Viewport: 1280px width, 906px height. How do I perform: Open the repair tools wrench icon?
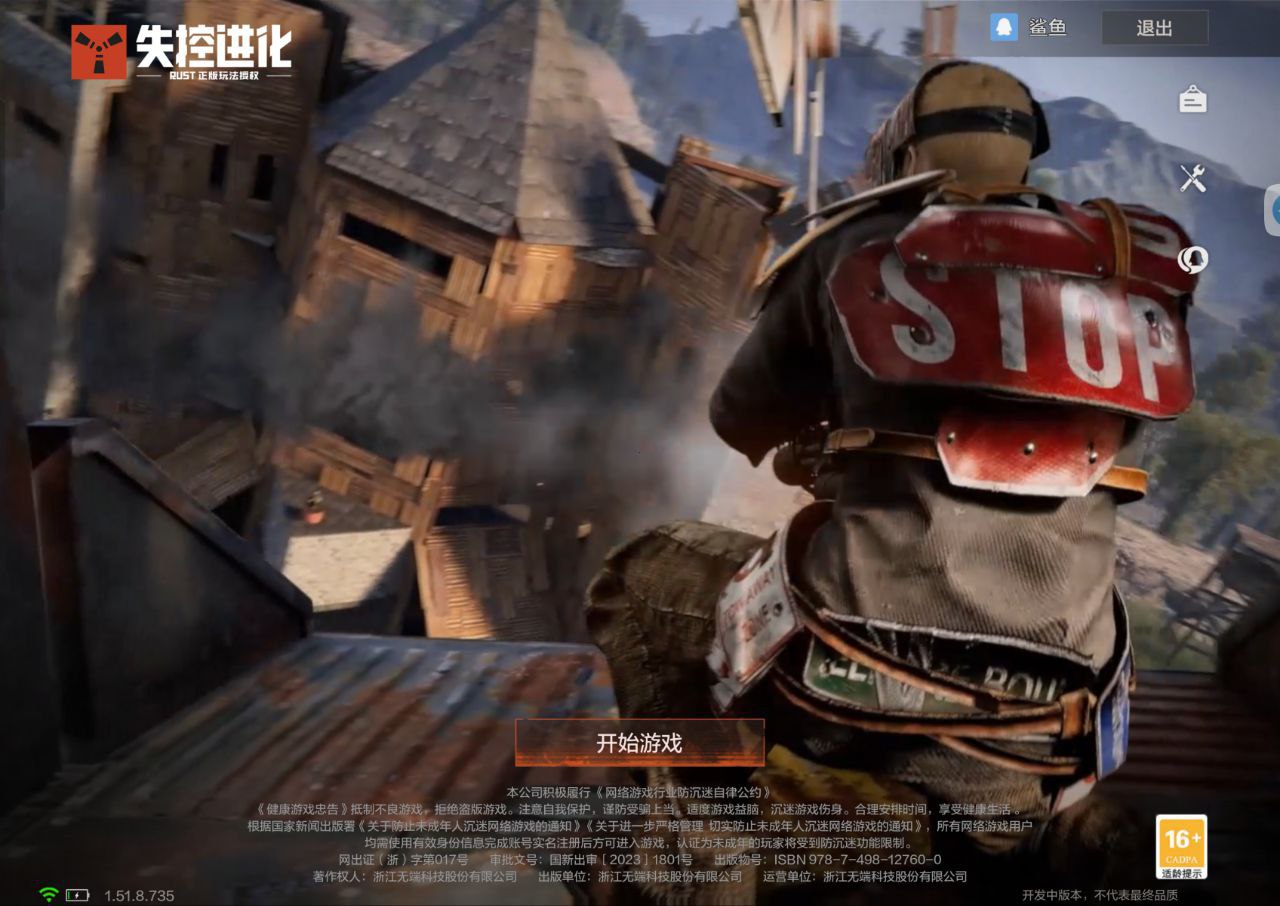point(1193,179)
